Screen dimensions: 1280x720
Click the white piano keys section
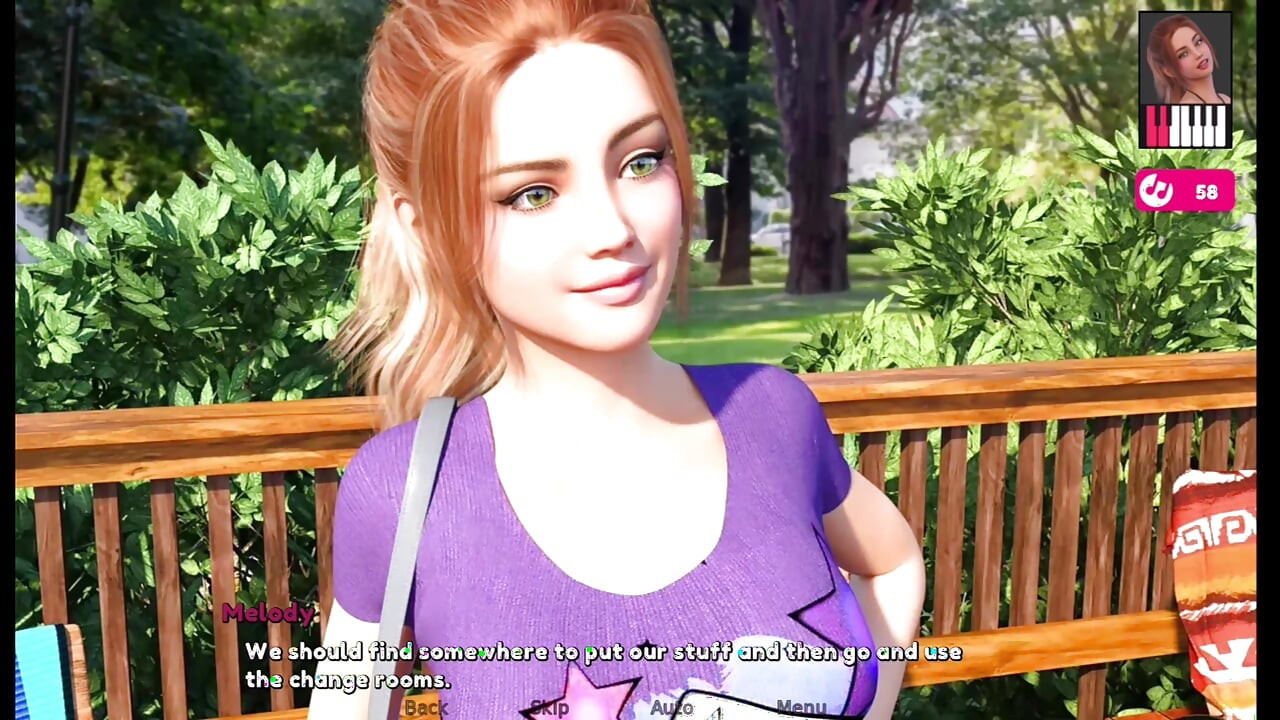click(1200, 125)
